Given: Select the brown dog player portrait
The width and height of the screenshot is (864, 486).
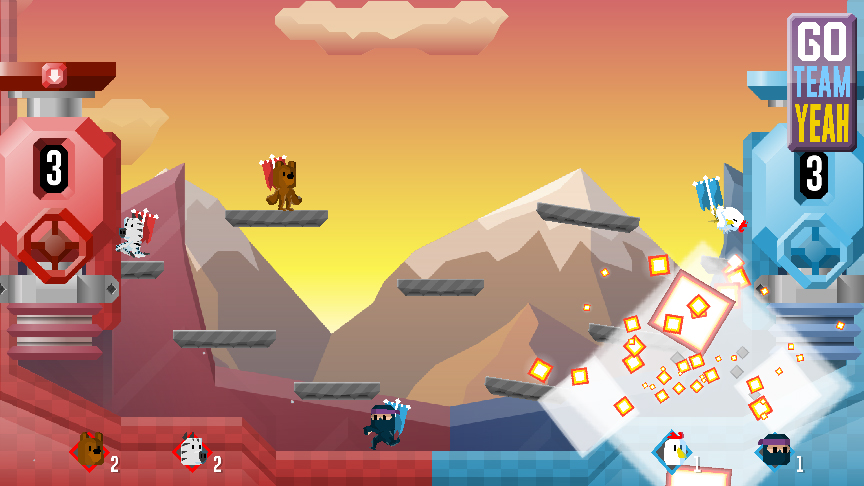Looking at the screenshot, I should click(90, 452).
